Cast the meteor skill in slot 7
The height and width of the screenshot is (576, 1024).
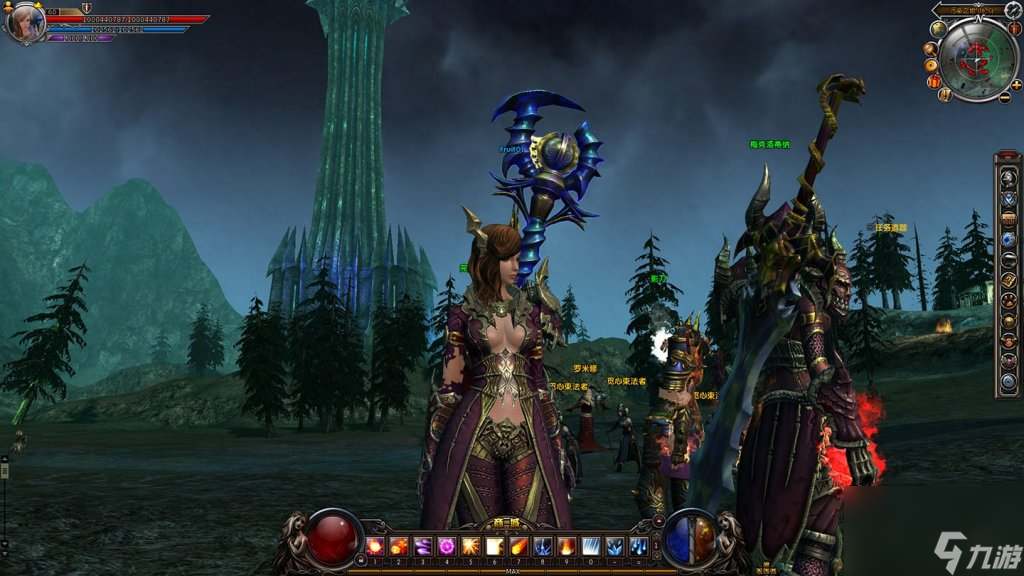[x=518, y=546]
